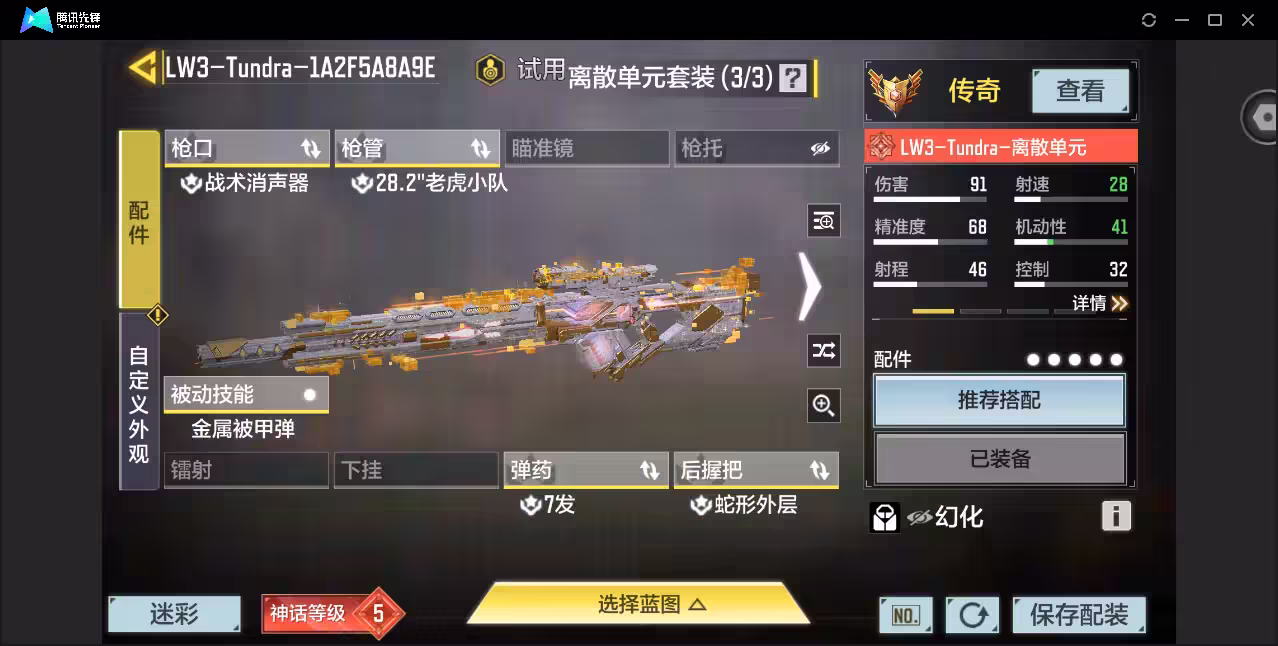Open the 弹药 ammunition slot
Screen dimensions: 1278x646
point(586,470)
